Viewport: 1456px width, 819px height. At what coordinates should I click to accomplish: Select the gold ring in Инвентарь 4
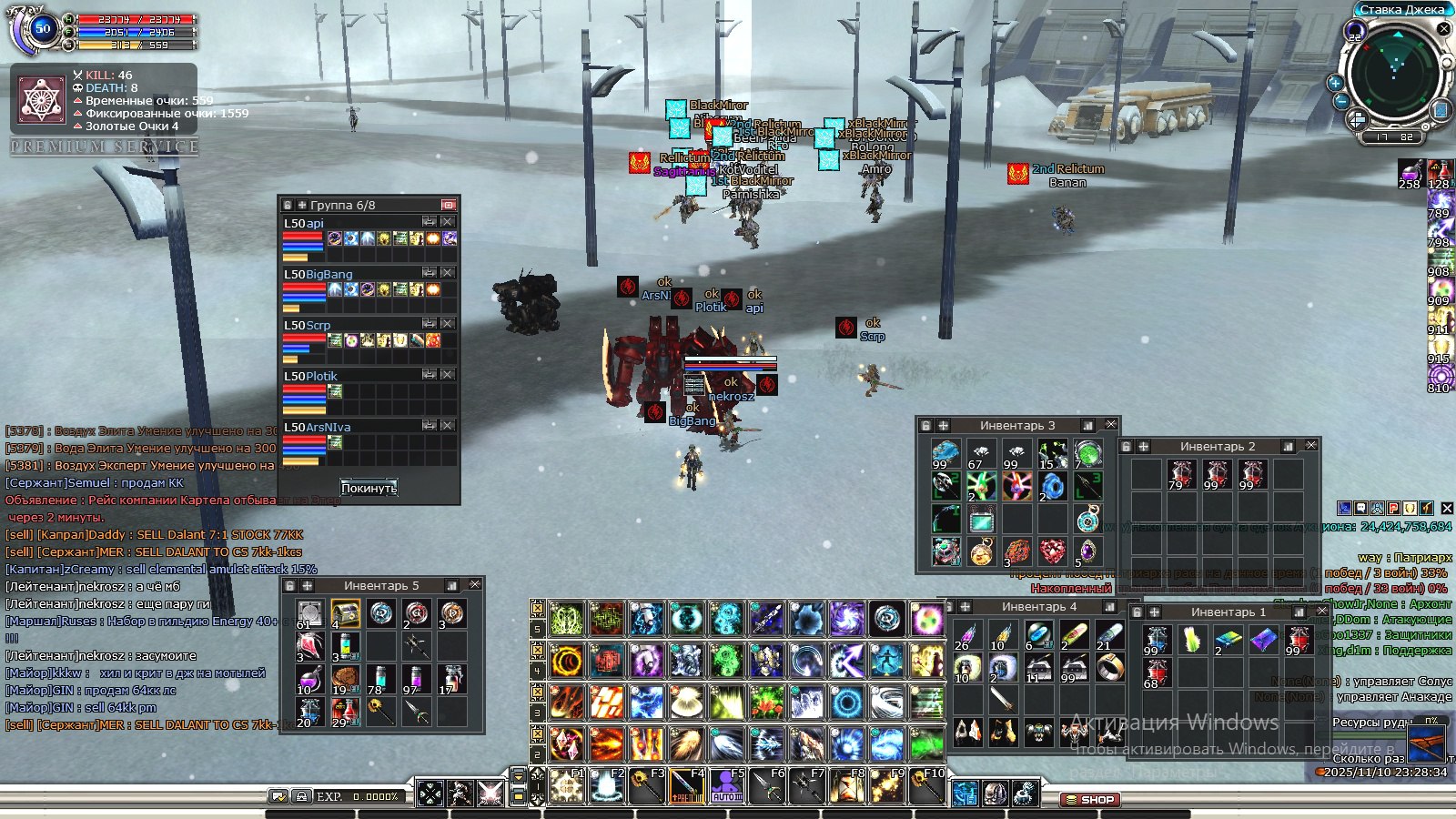(x=1109, y=669)
